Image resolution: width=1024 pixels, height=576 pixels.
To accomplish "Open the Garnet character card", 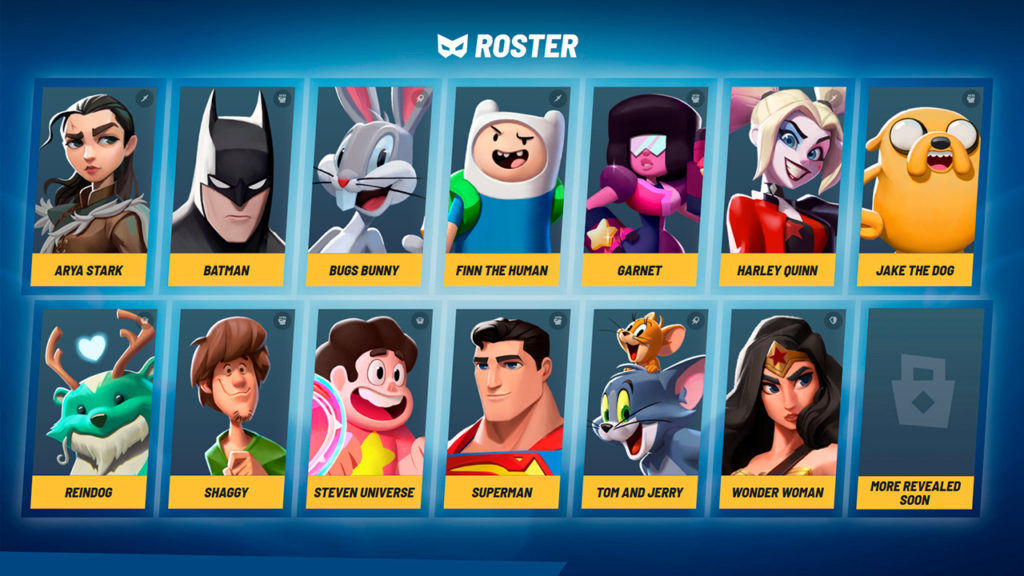I will (641, 185).
